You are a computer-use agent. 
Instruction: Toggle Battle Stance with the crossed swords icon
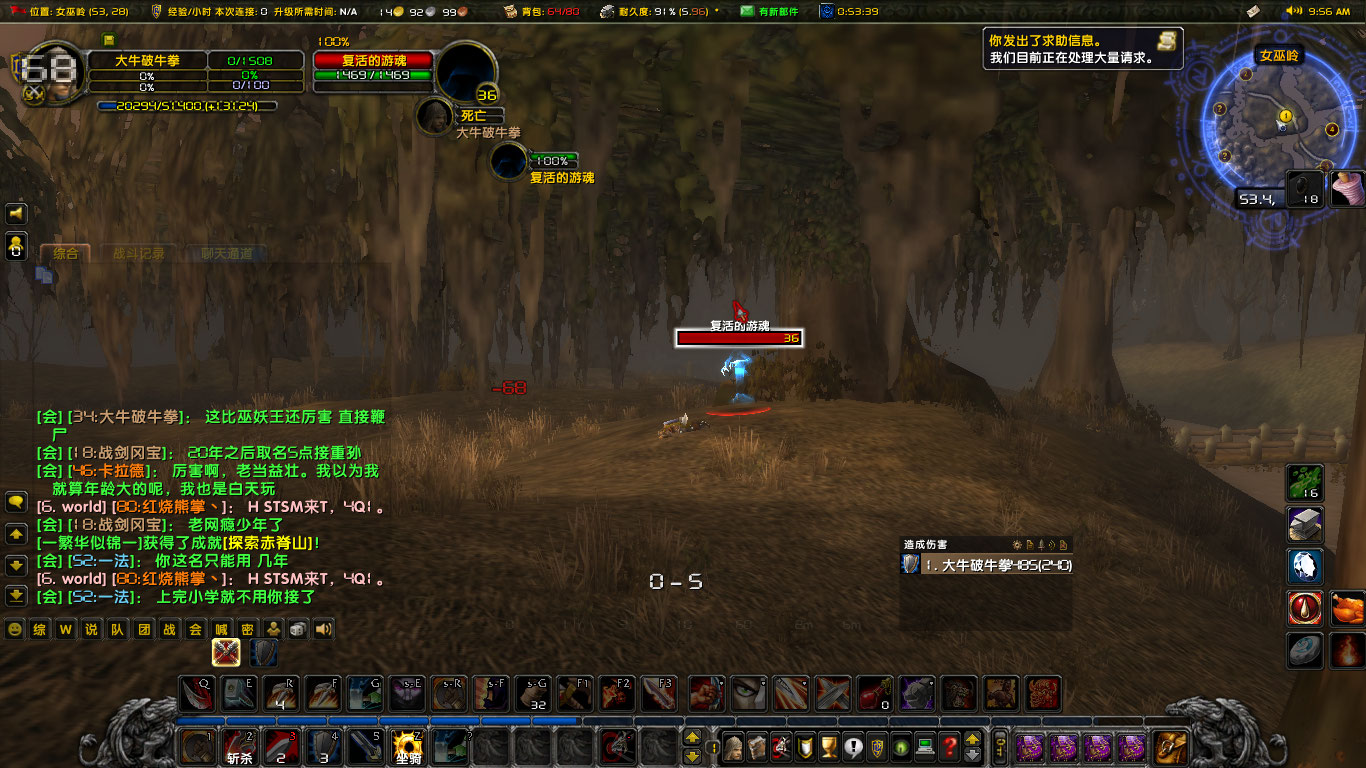[x=227, y=653]
